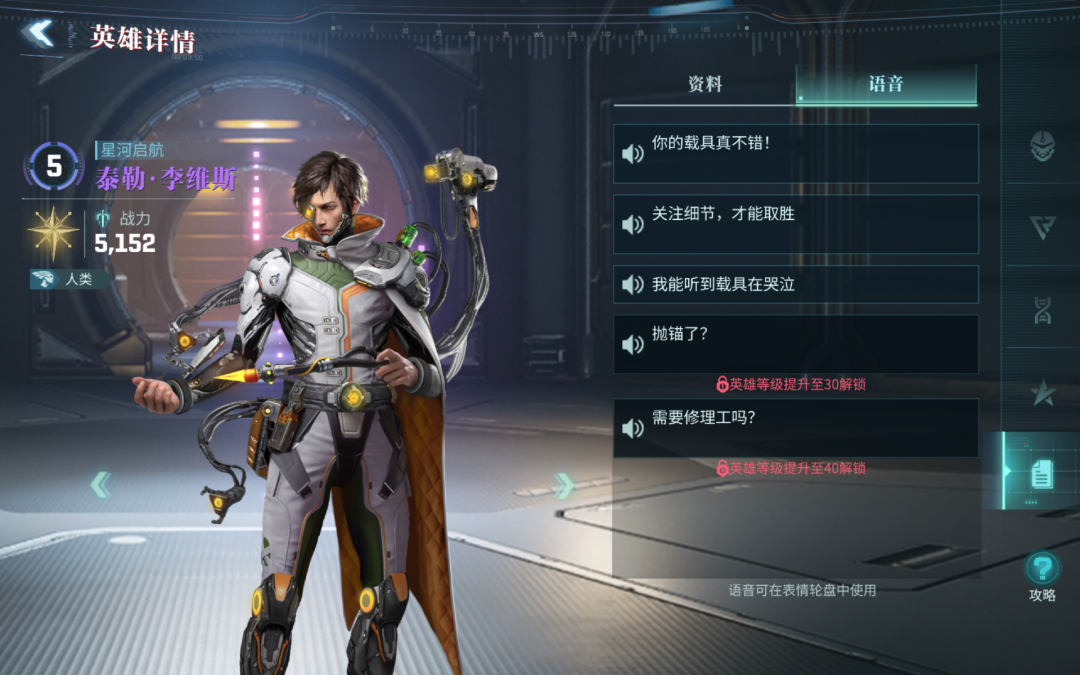Click the hero star rank emblem
This screenshot has width=1080, height=675.
click(53, 231)
